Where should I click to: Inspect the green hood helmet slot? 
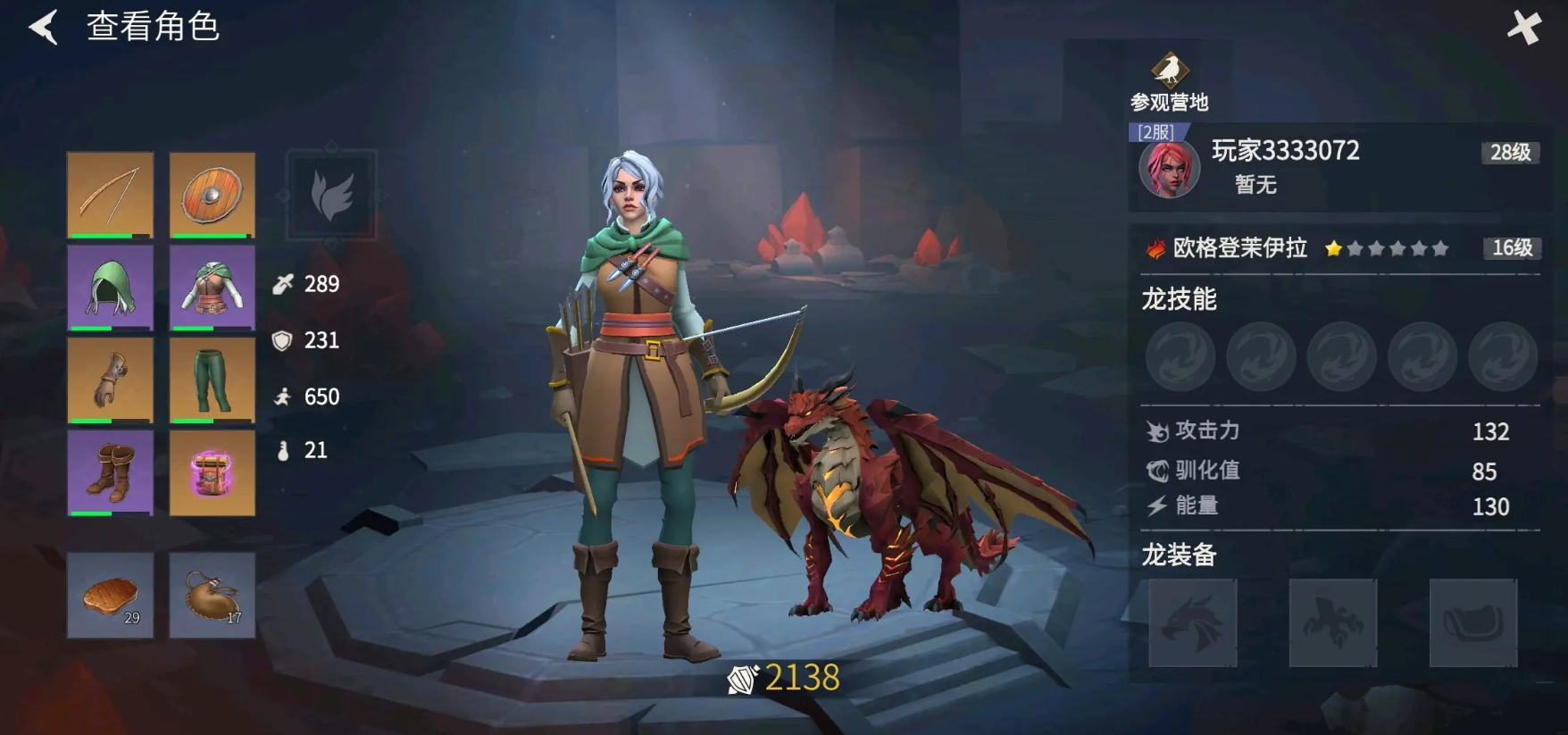pyautogui.click(x=110, y=288)
